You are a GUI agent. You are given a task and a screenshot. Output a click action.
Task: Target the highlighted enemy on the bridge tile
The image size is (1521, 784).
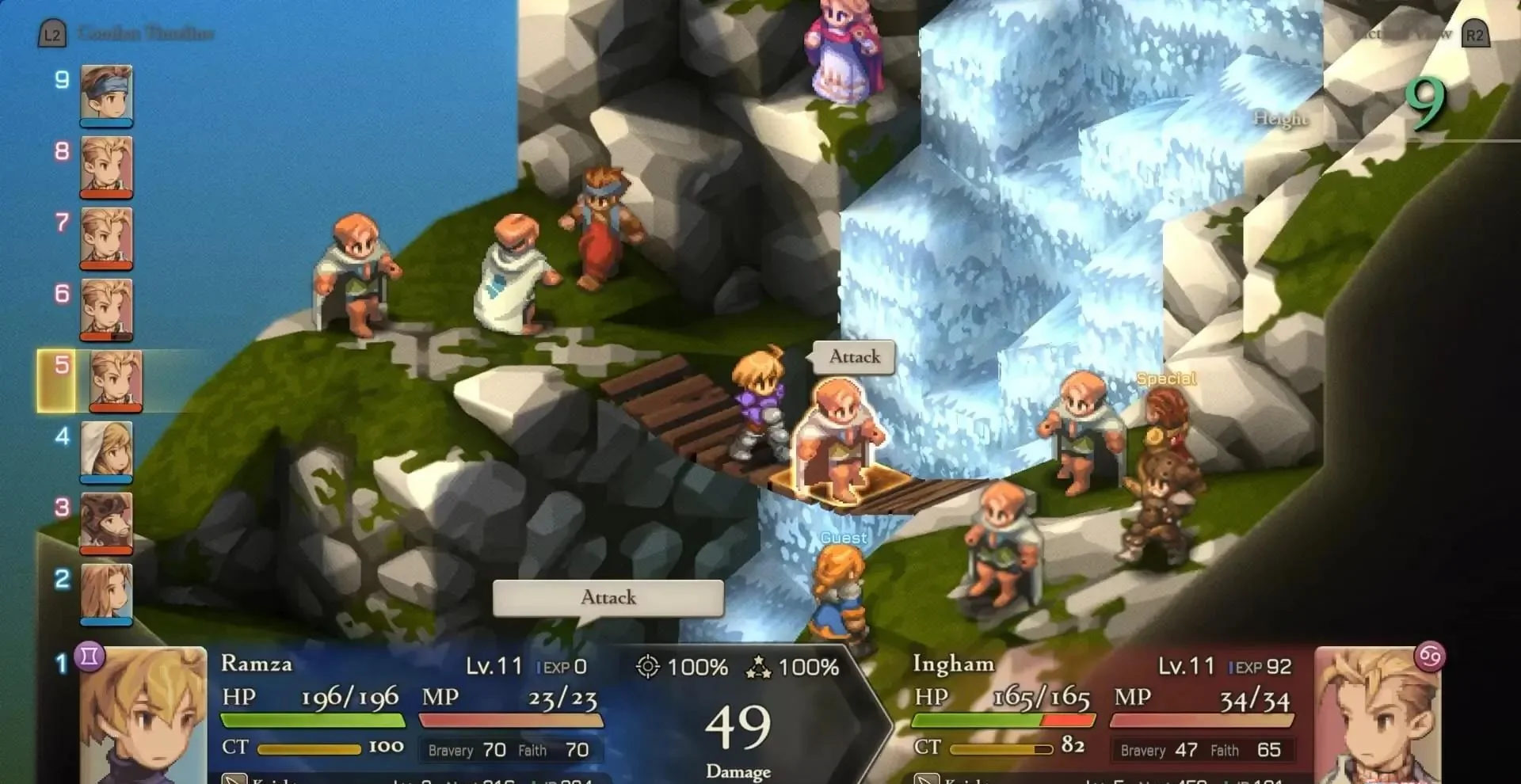coord(840,443)
